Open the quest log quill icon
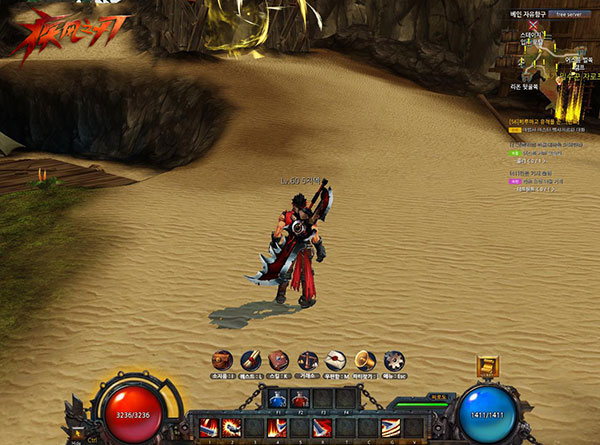600x445 pixels. pyautogui.click(x=251, y=359)
